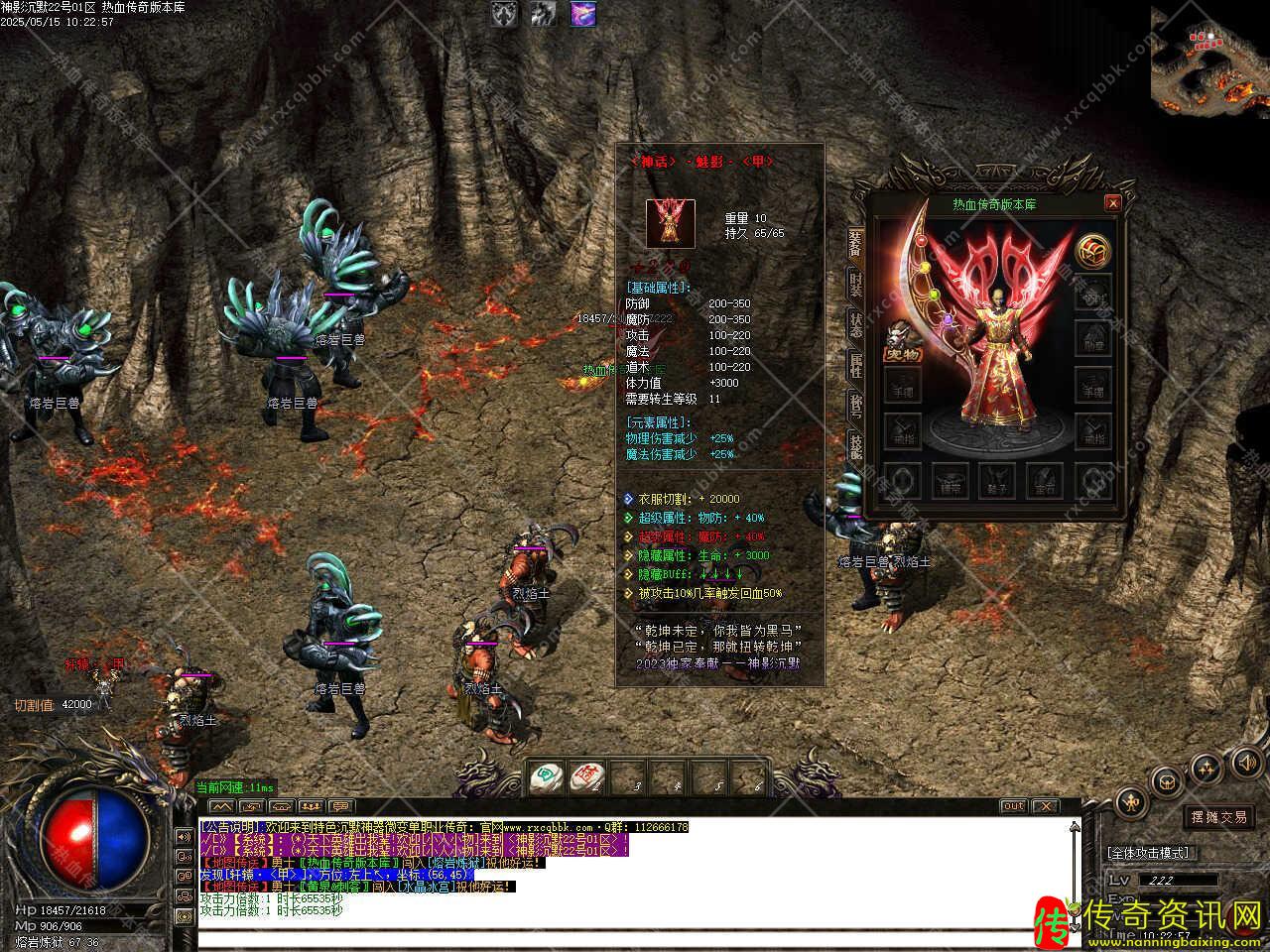Switch to the 时装 fashion tab
This screenshot has height=952, width=1270.
(x=854, y=285)
